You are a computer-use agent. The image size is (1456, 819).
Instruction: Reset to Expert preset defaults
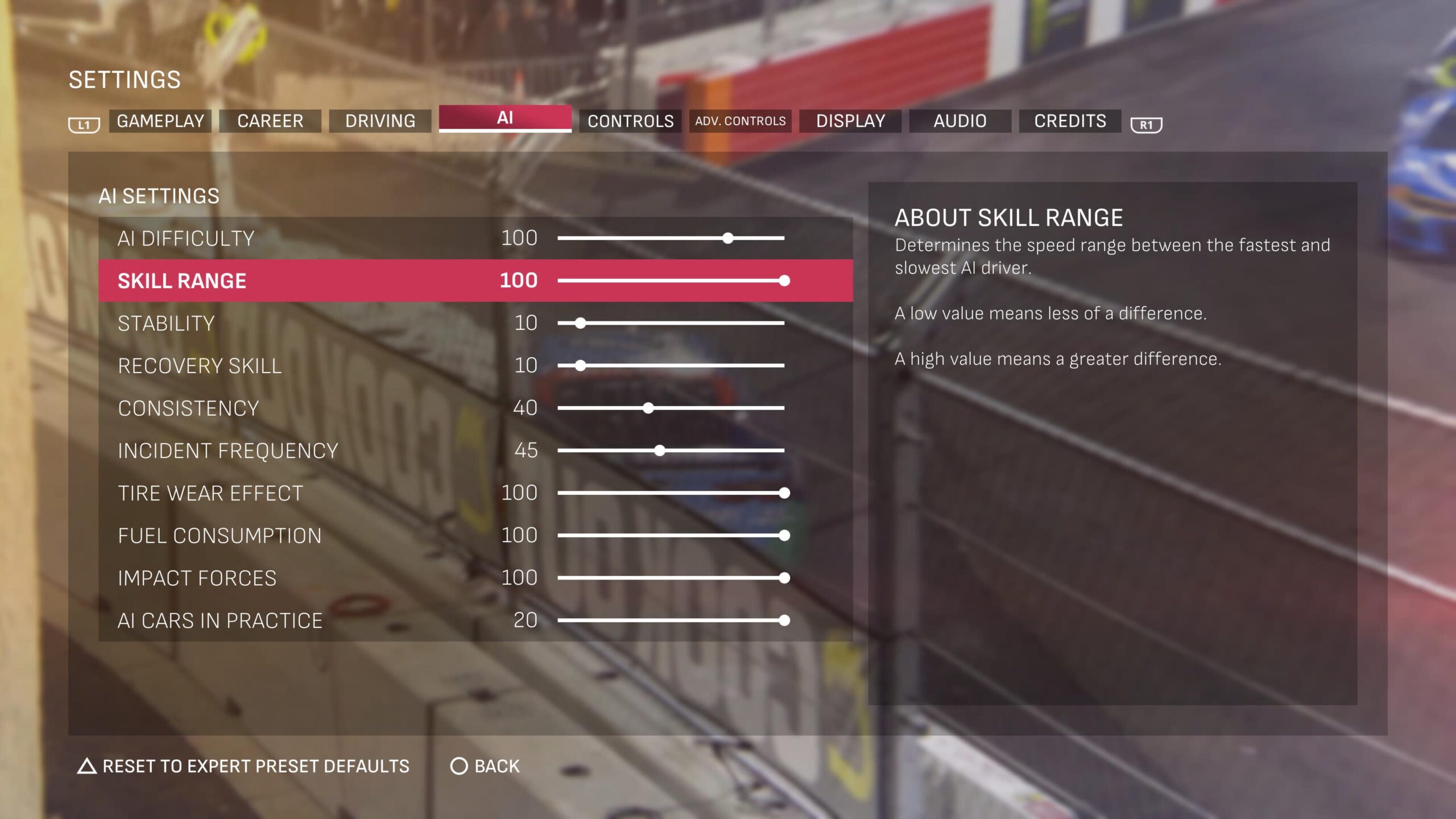(x=243, y=766)
